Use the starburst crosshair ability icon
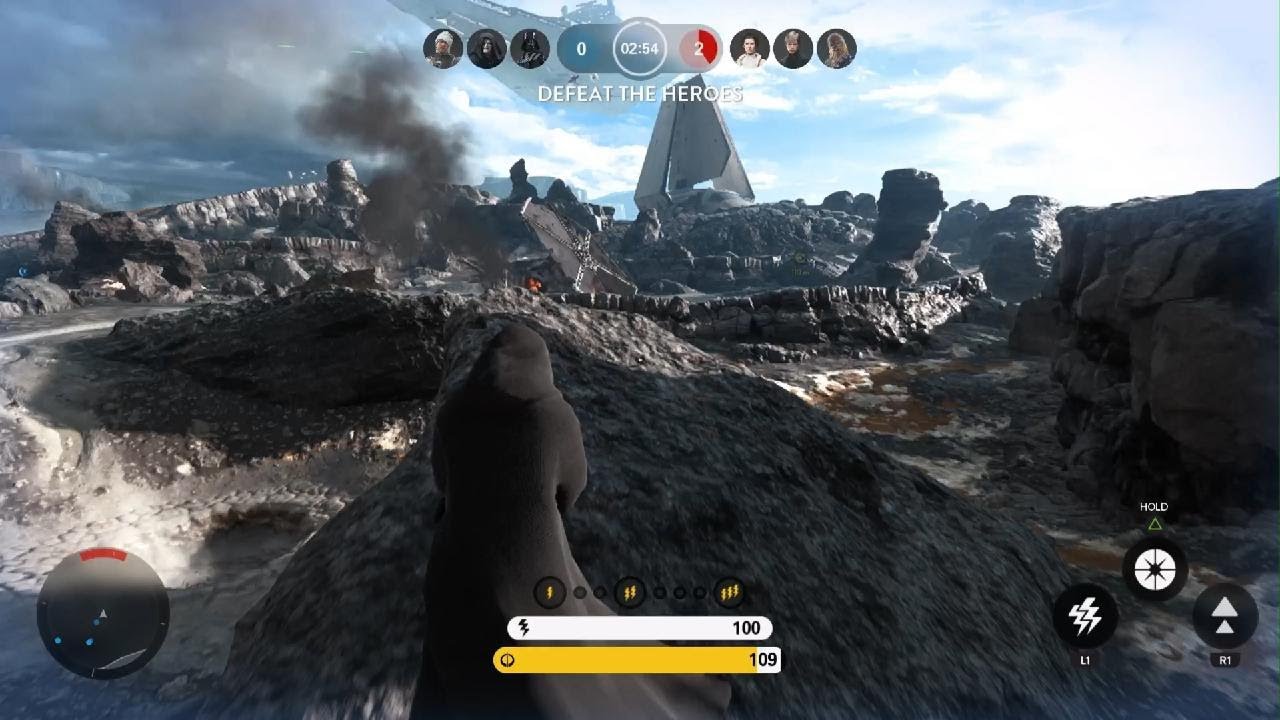Viewport: 1280px width, 720px height. [1155, 568]
